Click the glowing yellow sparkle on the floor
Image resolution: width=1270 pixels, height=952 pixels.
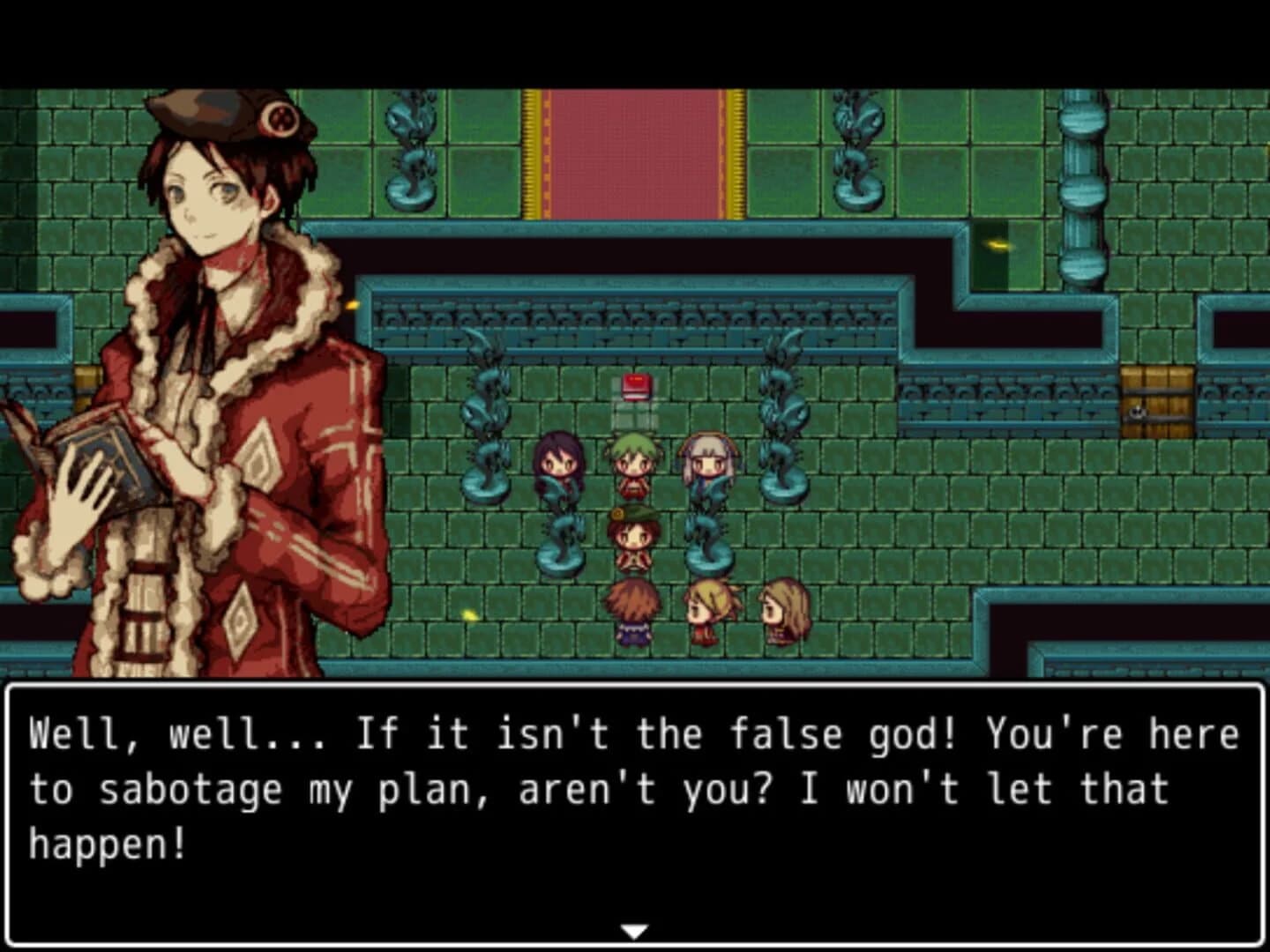pyautogui.click(x=470, y=615)
